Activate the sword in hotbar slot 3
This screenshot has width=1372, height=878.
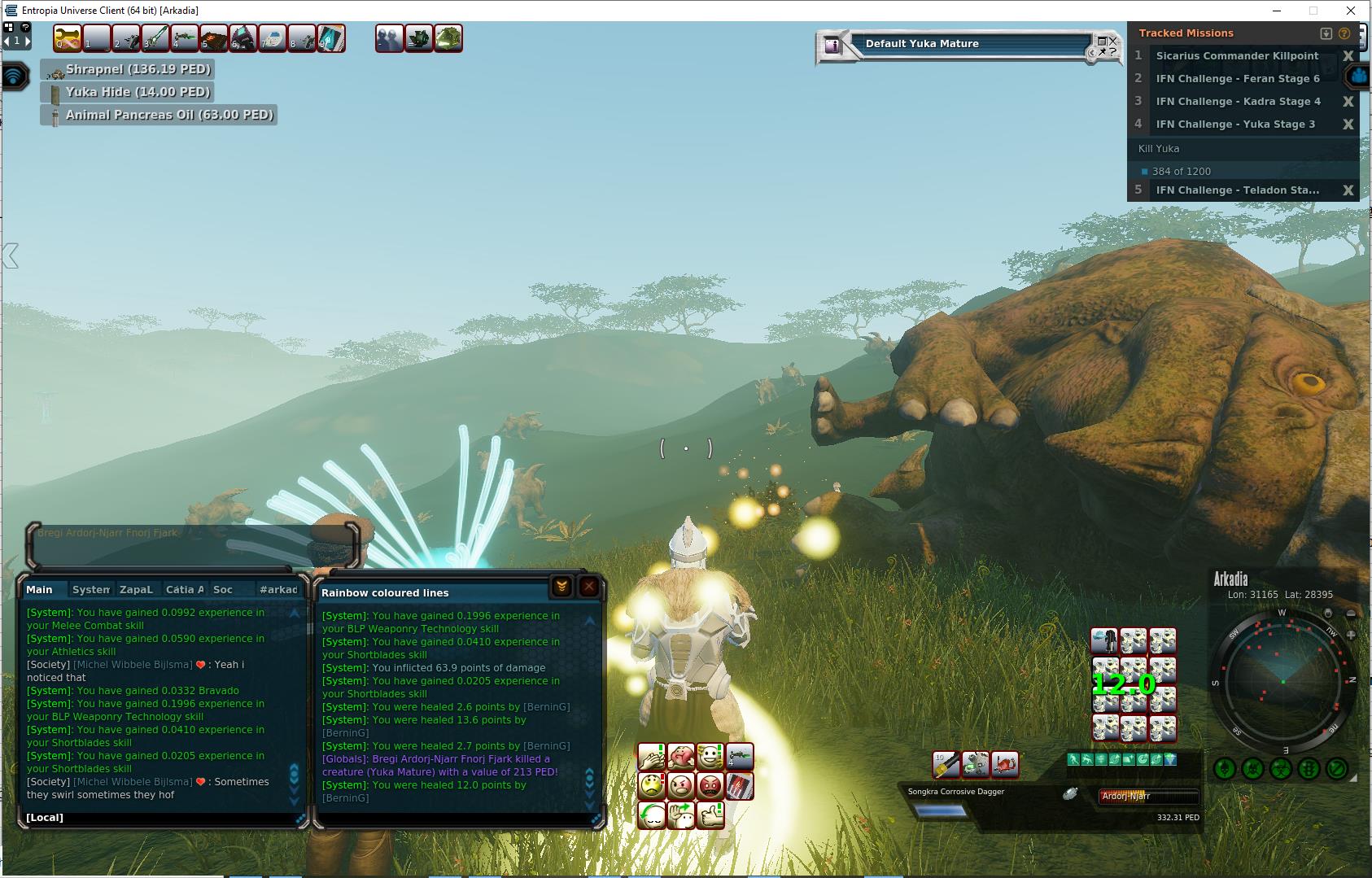click(155, 38)
